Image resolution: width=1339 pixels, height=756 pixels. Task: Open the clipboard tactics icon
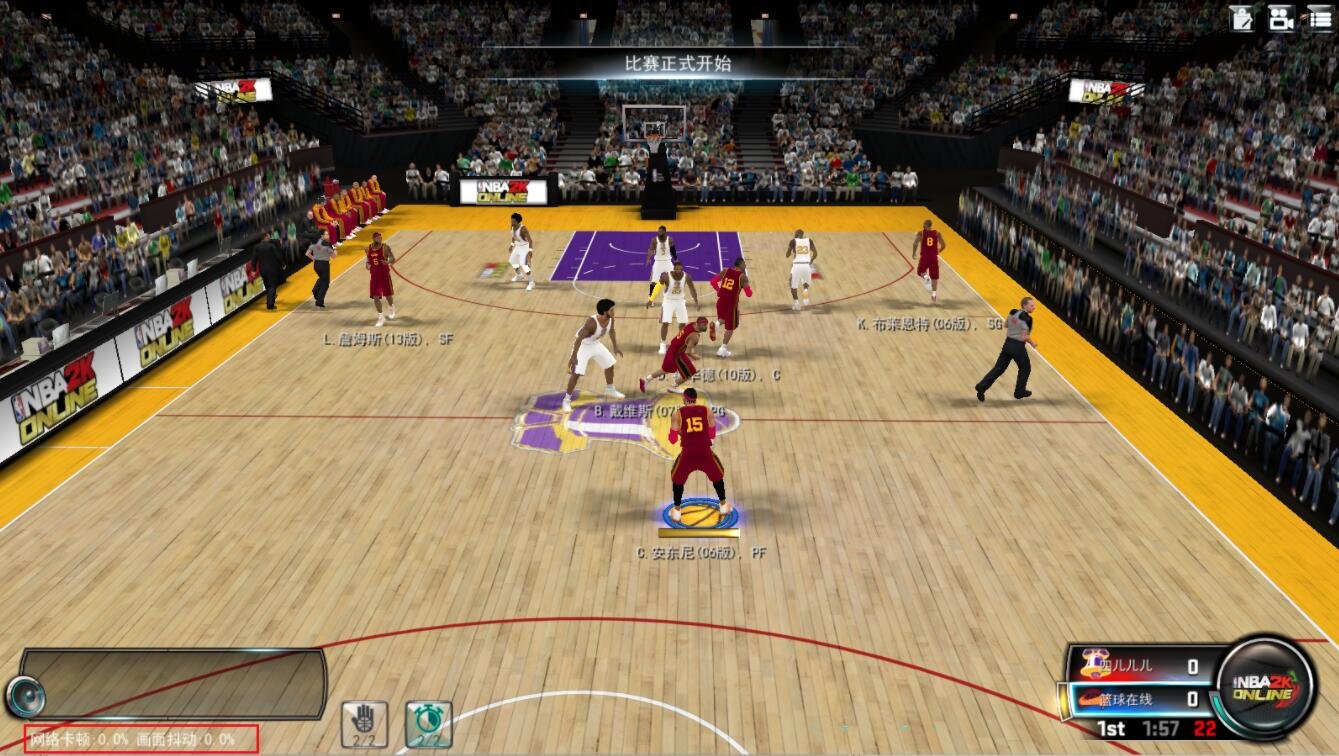[1242, 17]
